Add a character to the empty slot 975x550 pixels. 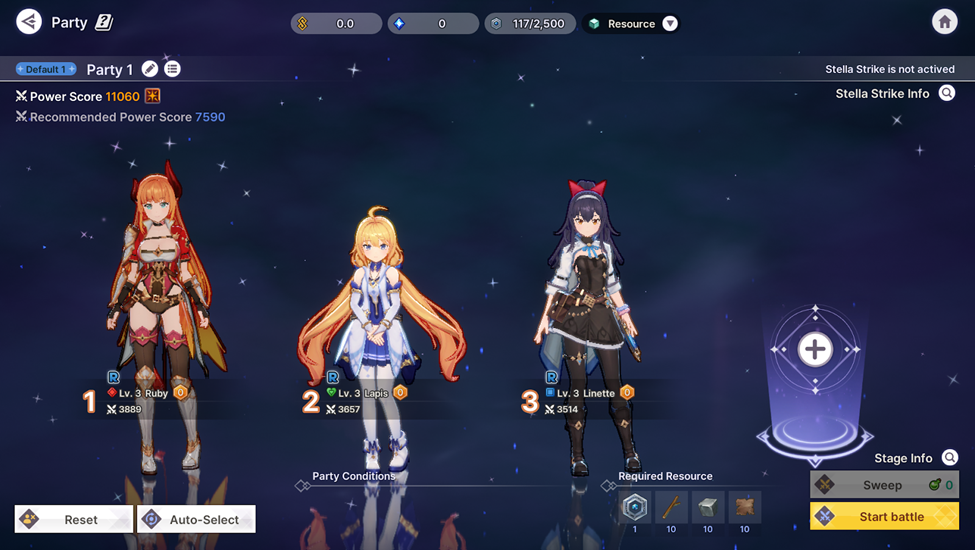[815, 349]
